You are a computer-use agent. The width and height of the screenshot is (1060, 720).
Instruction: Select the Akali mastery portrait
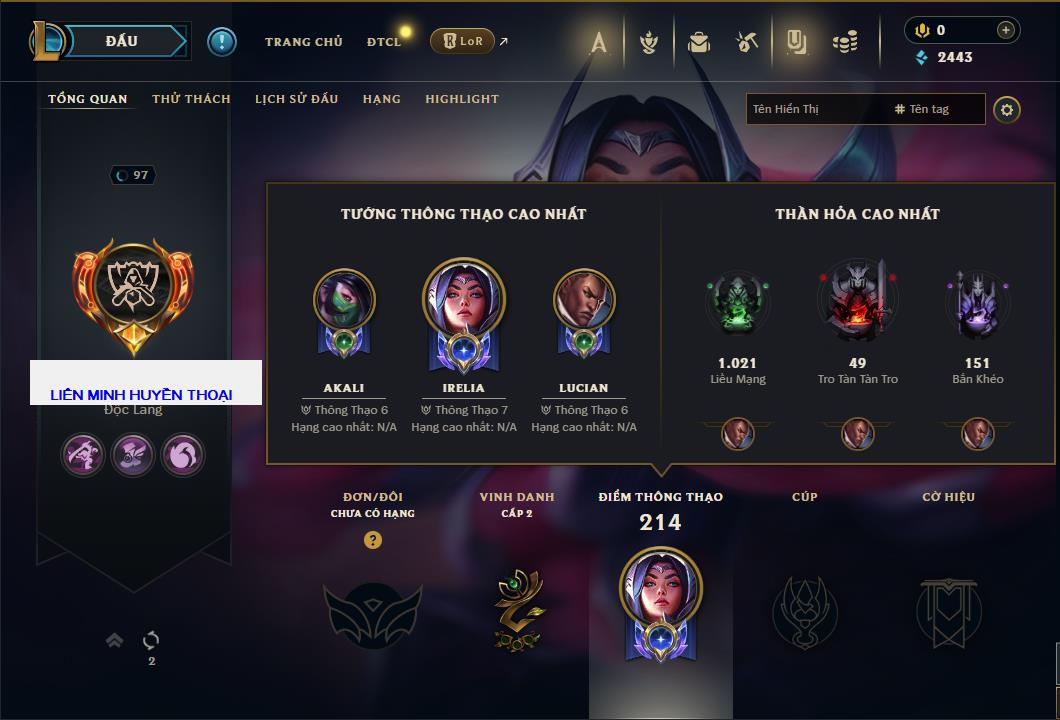[344, 300]
